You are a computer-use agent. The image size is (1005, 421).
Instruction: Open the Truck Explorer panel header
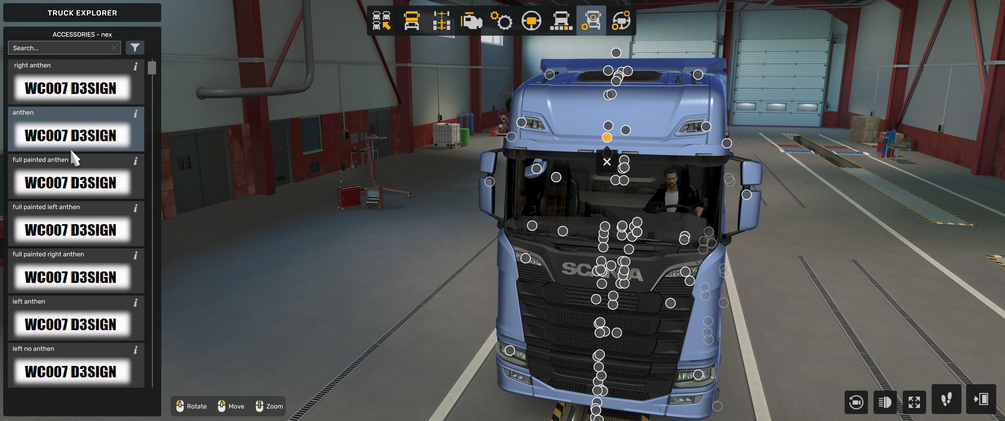[82, 13]
